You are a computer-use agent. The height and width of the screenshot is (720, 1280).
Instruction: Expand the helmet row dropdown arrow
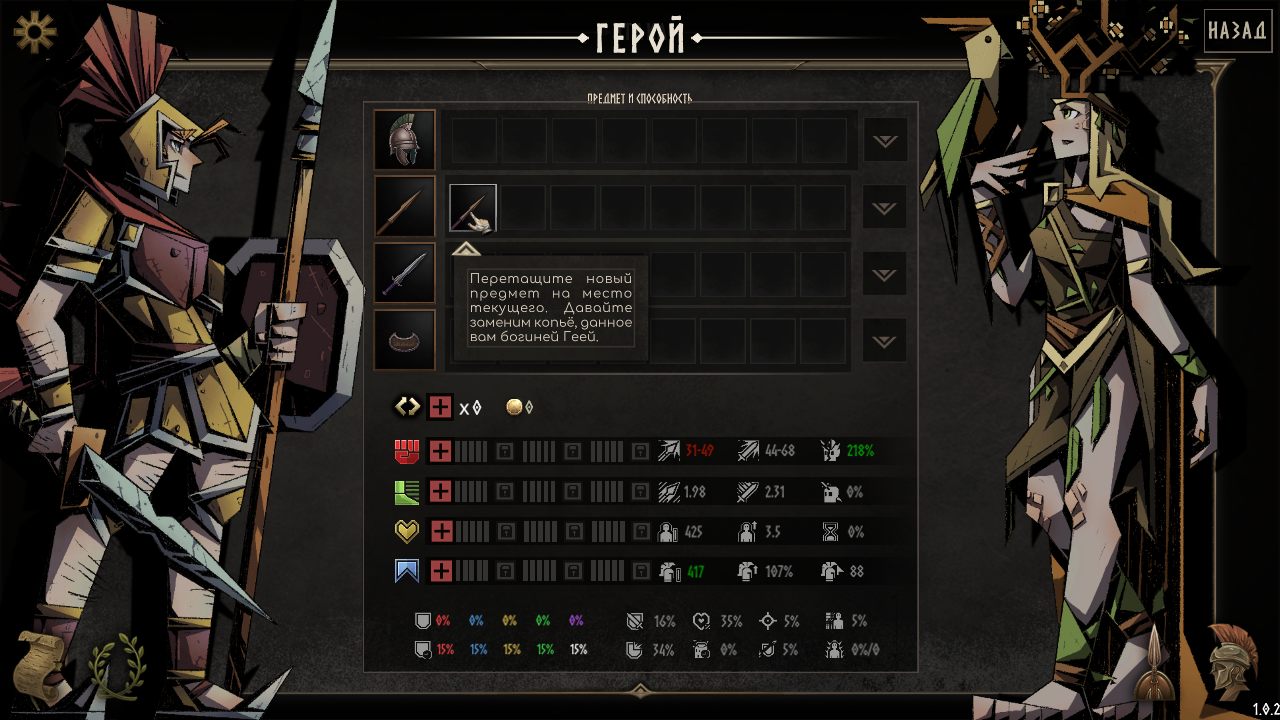(x=885, y=141)
